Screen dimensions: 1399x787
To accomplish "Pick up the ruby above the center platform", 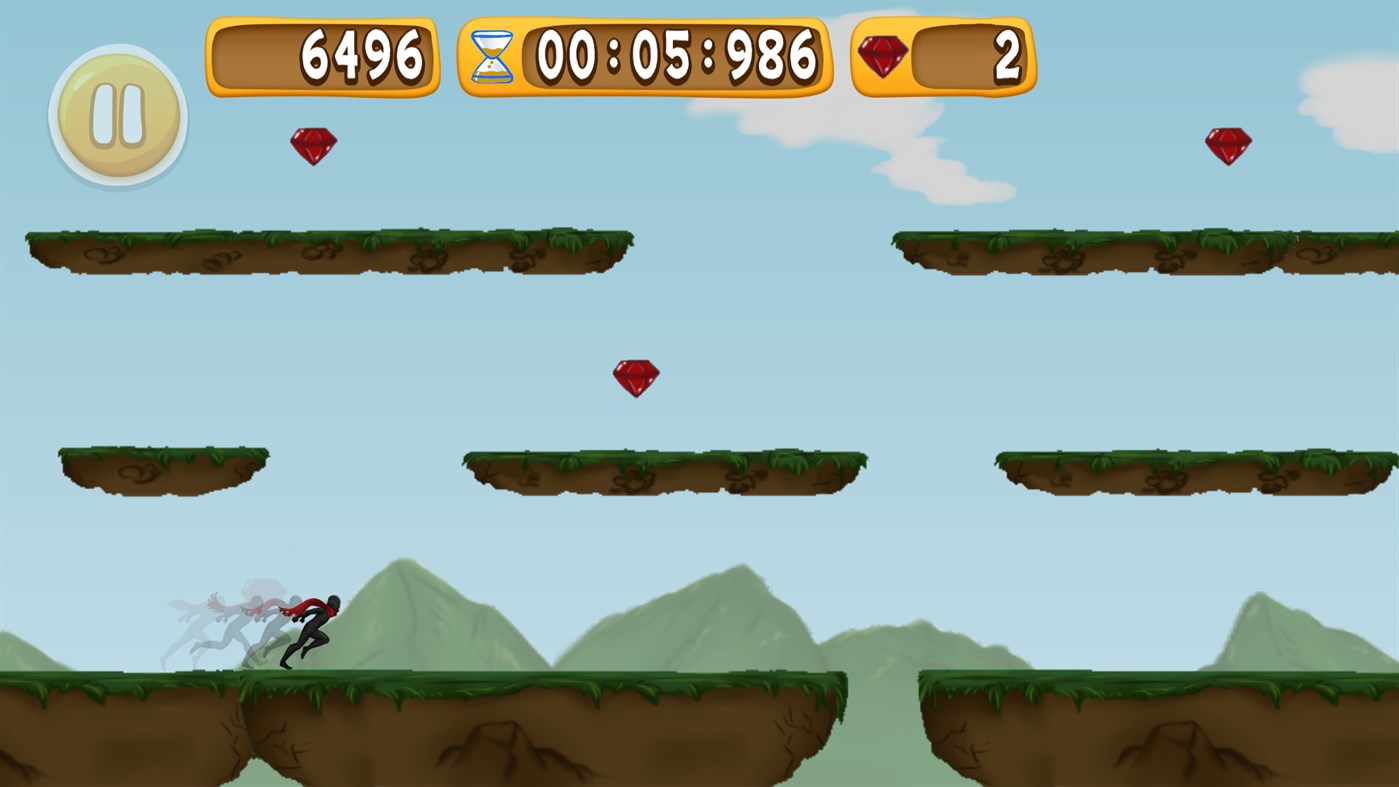I will click(x=637, y=377).
